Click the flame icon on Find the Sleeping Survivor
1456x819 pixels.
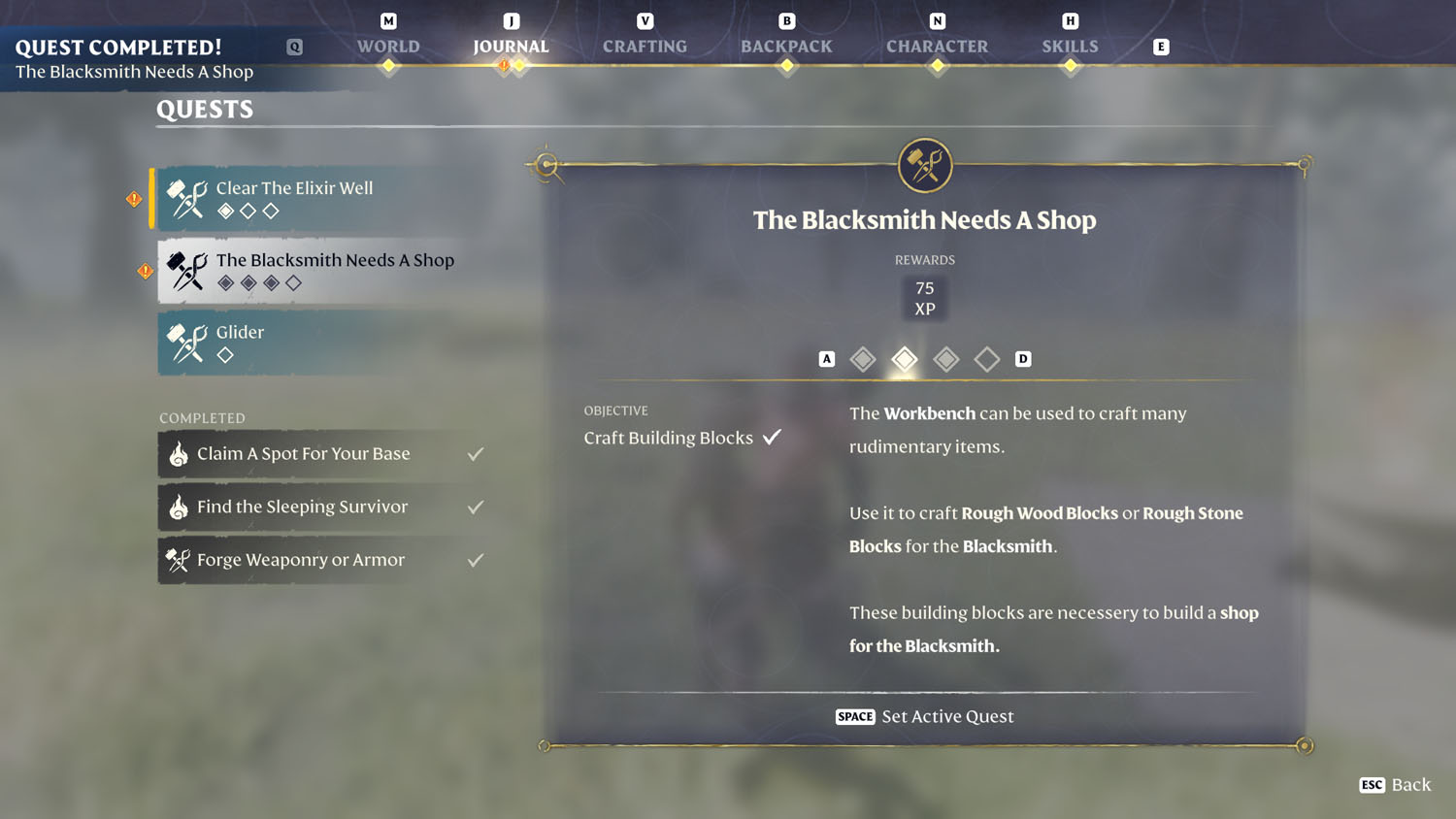(180, 507)
